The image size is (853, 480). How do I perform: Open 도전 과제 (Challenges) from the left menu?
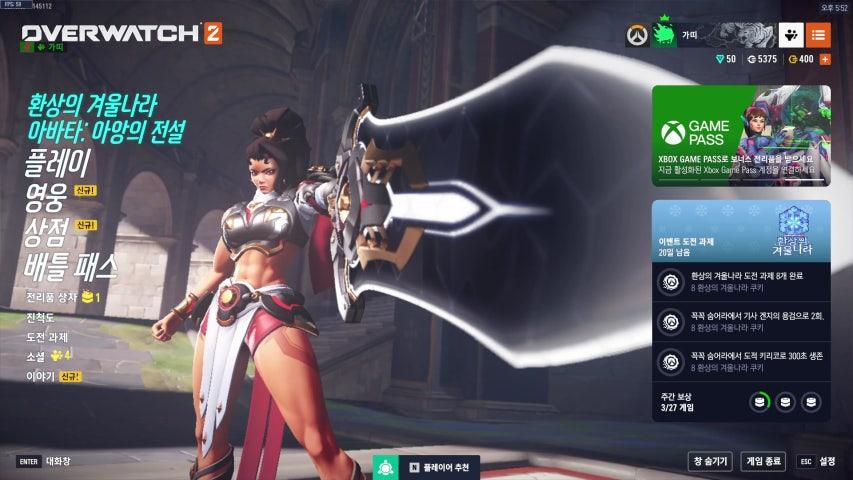pyautogui.click(x=47, y=337)
